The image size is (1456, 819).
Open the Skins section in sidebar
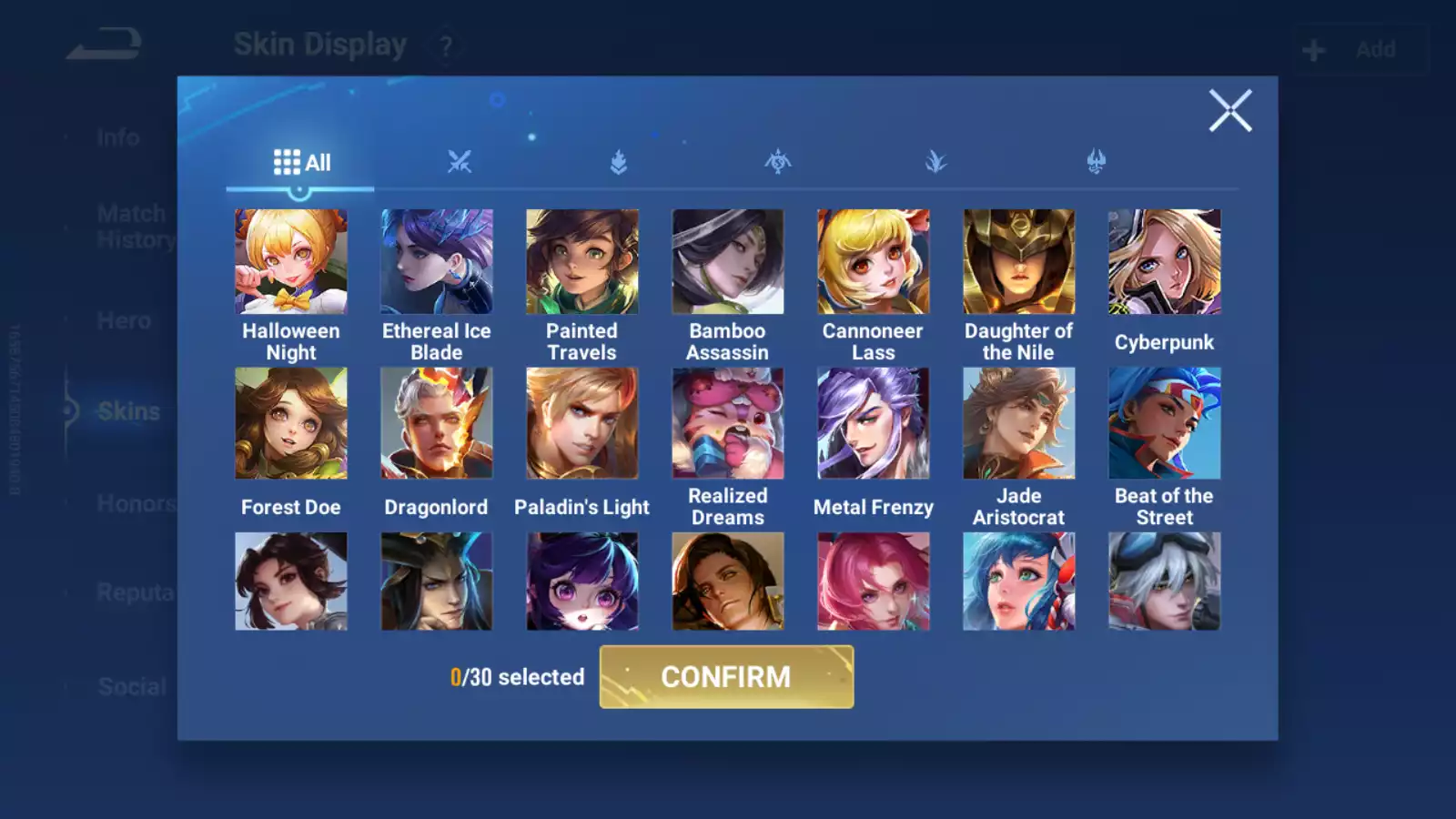(127, 411)
